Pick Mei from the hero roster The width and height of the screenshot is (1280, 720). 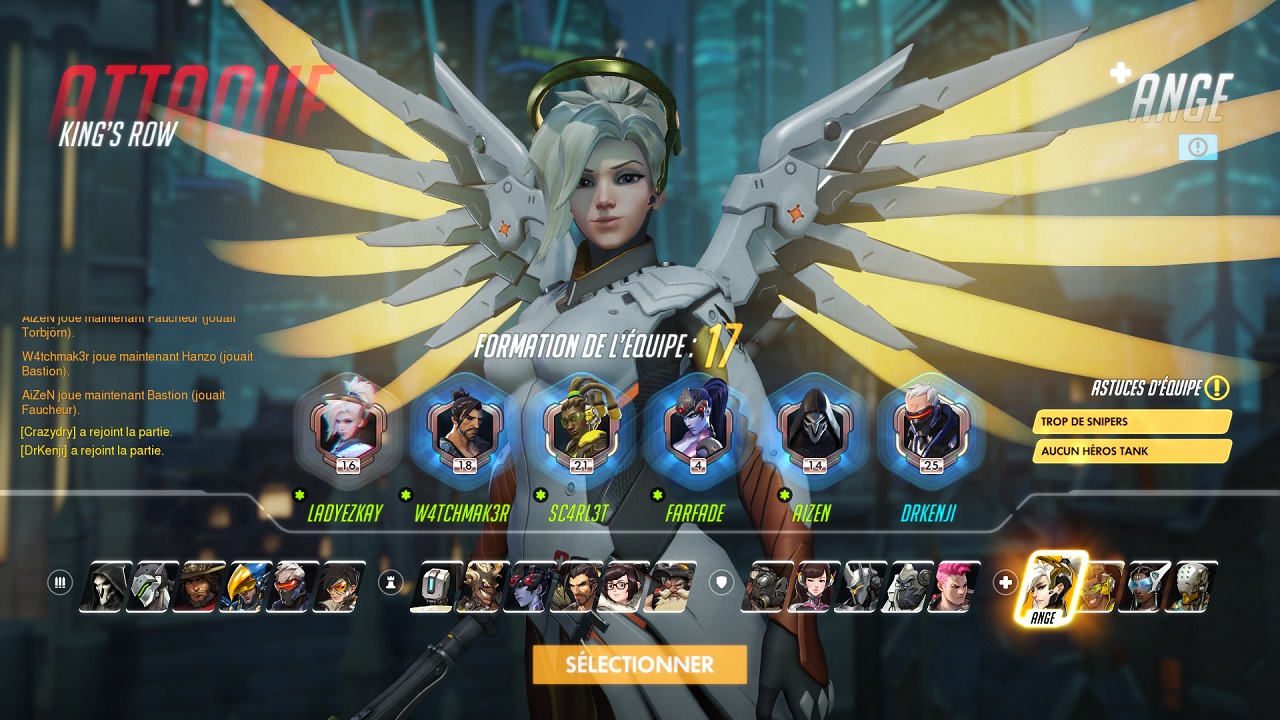pyautogui.click(x=622, y=587)
